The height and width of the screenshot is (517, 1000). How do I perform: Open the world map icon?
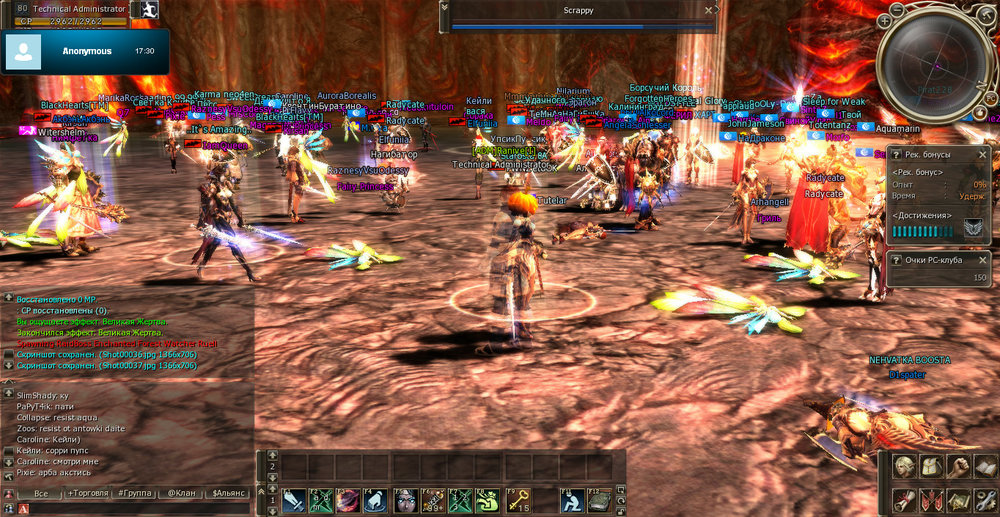pos(958,500)
